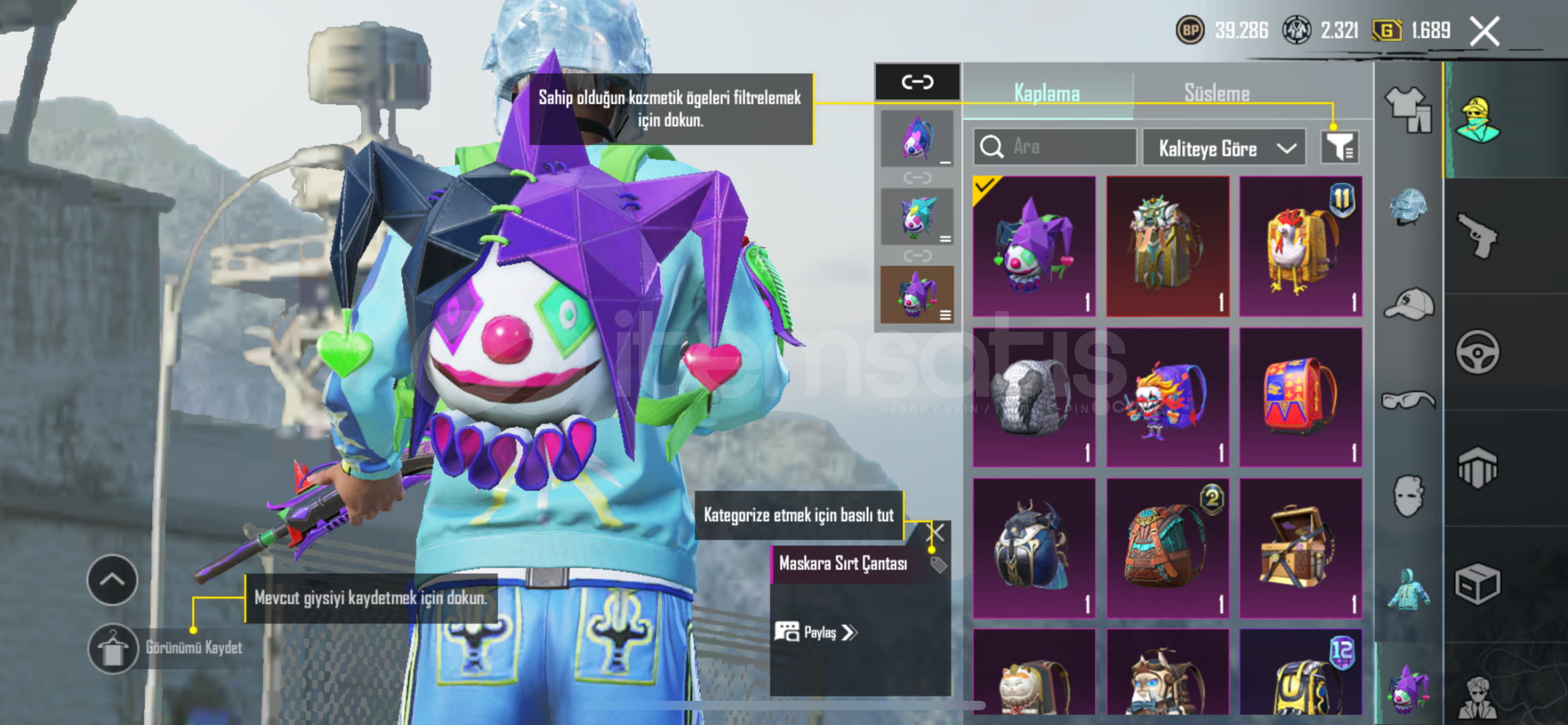Screen dimensions: 1568x725
Task: Open the clothing outfit category
Action: tap(1408, 109)
